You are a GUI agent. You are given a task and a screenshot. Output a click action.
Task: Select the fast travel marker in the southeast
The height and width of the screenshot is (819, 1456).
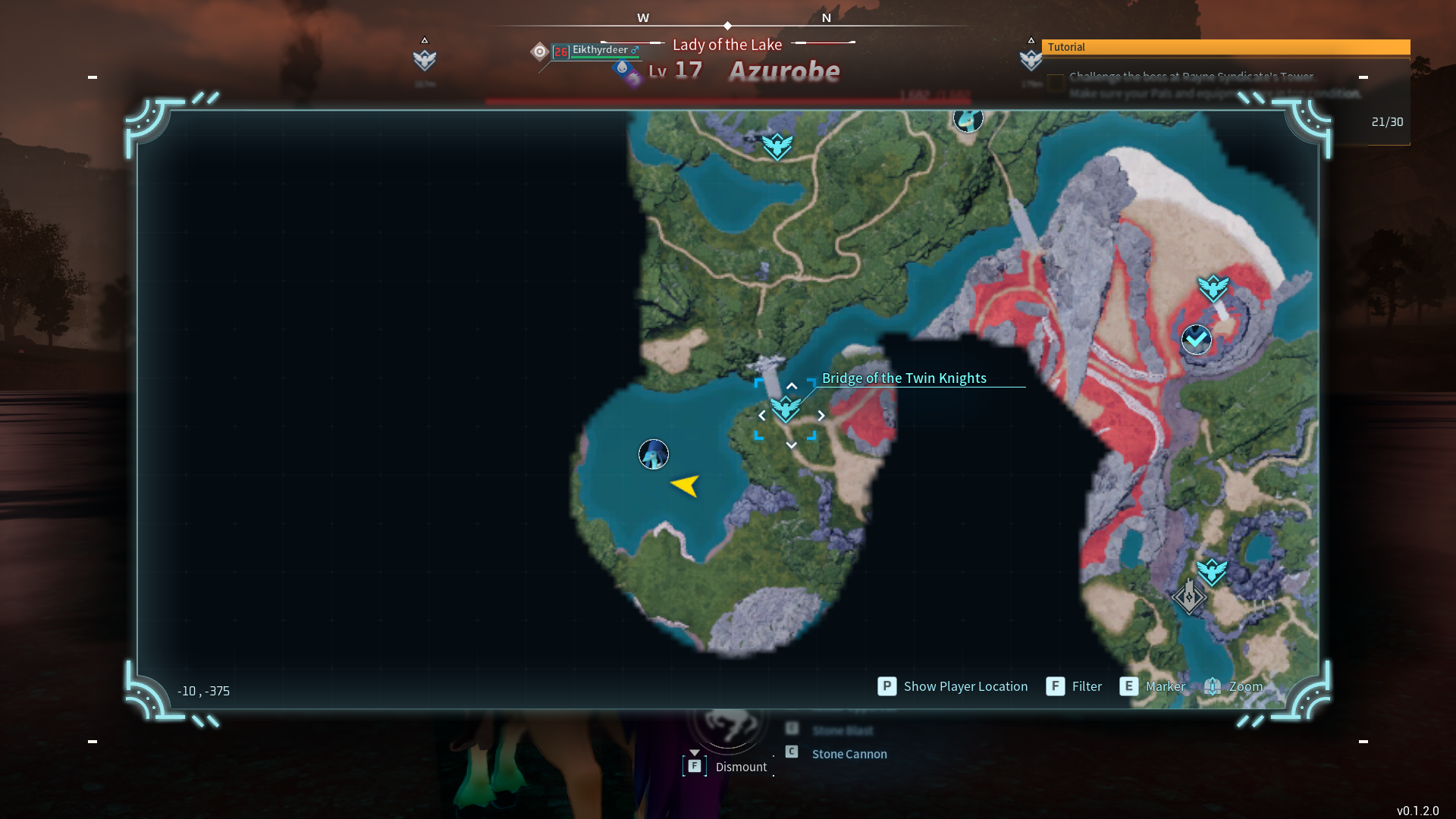pos(1212,571)
